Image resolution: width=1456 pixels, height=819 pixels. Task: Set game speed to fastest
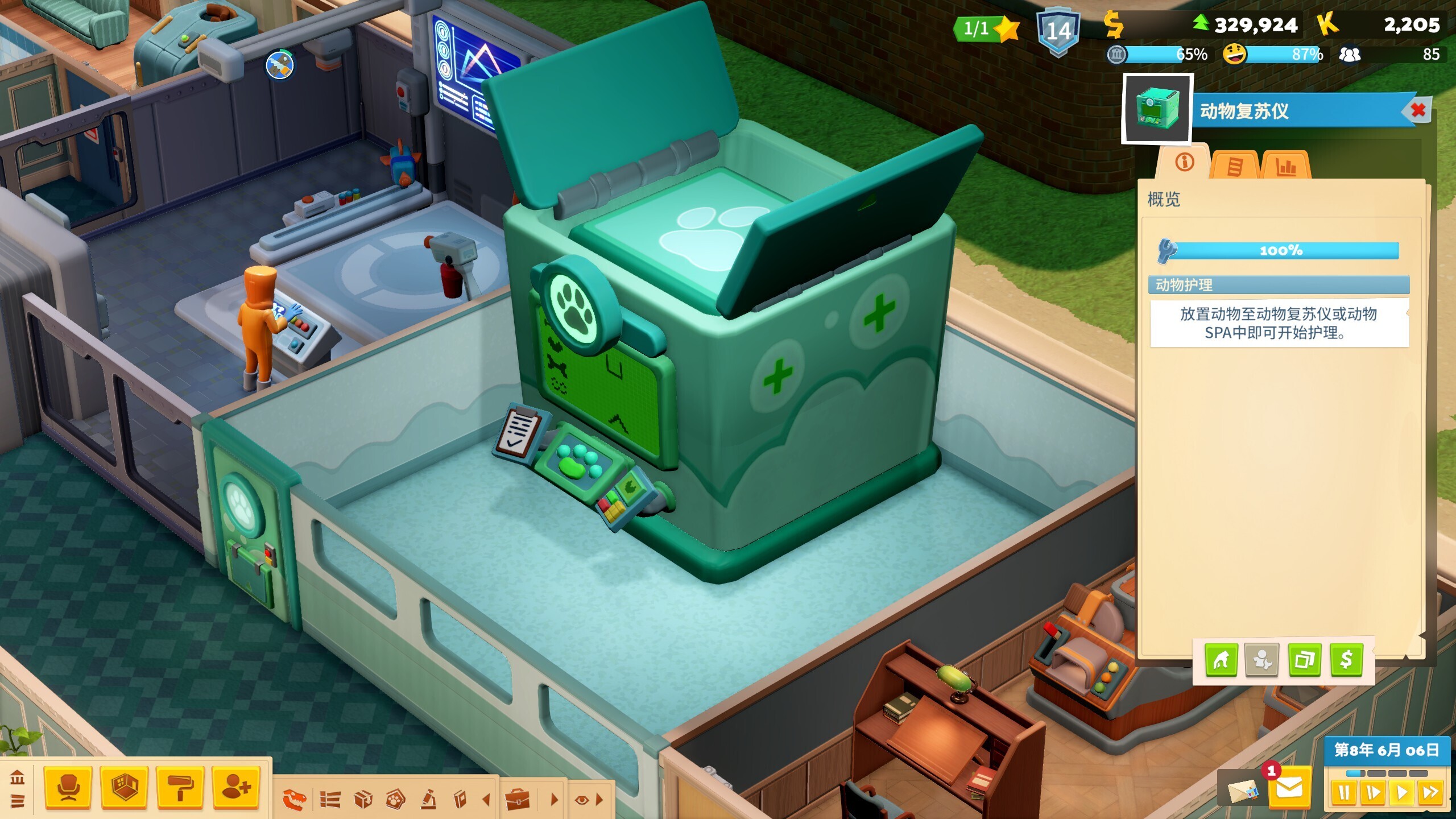click(1430, 792)
